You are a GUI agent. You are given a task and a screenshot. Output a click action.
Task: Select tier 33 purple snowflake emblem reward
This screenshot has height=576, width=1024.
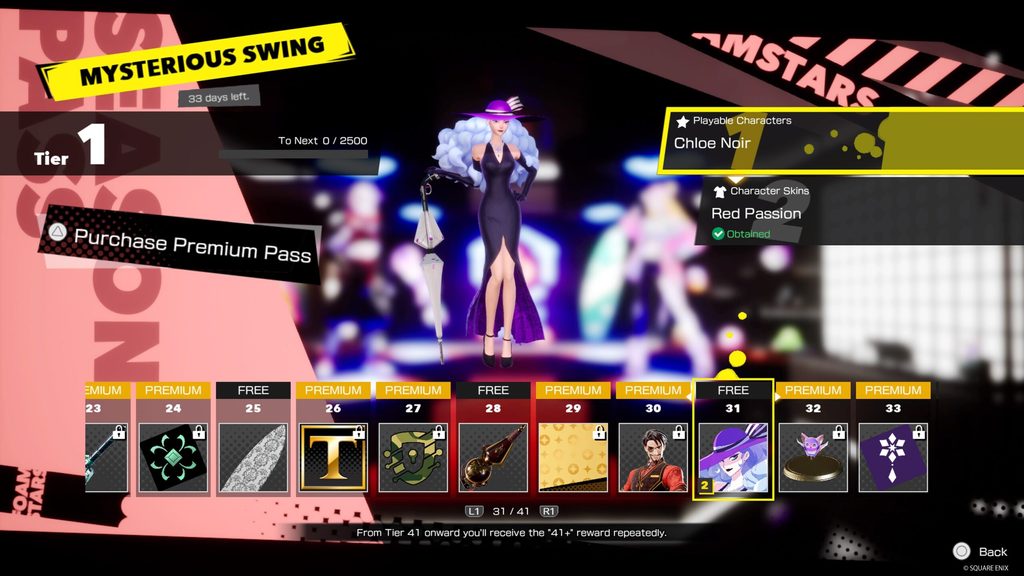click(893, 457)
